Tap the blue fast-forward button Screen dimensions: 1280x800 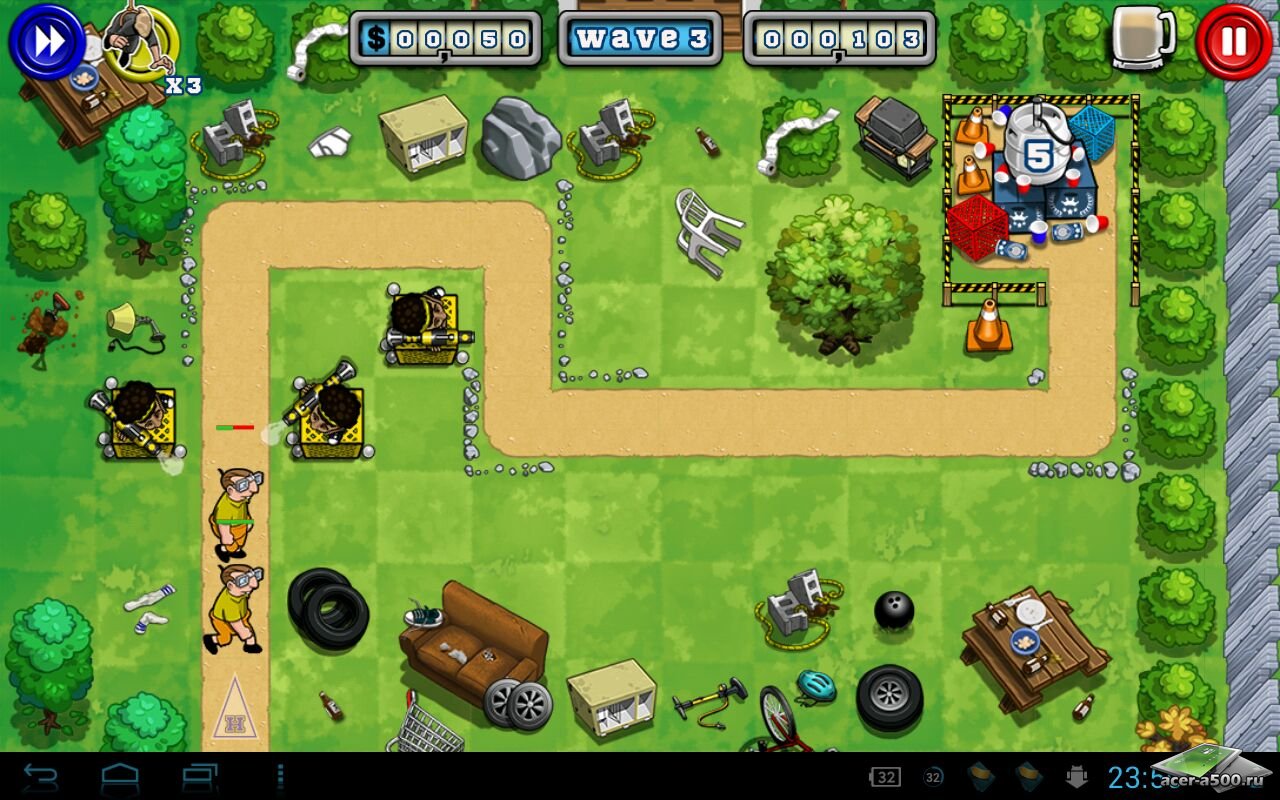coord(47,42)
